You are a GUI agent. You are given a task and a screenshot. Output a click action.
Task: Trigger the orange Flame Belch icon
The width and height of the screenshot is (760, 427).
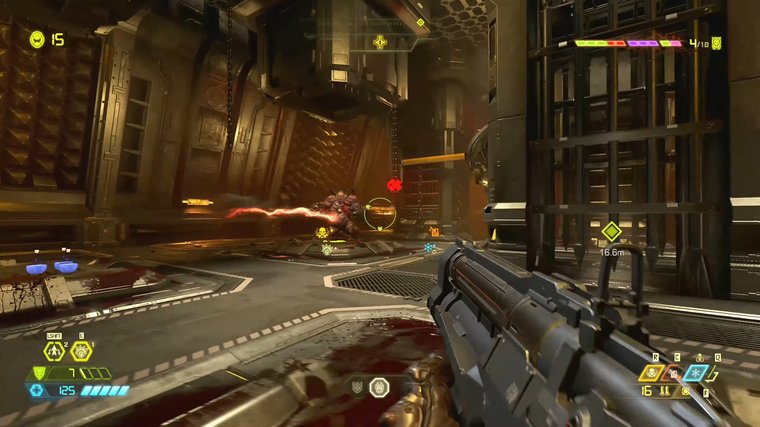click(x=674, y=373)
